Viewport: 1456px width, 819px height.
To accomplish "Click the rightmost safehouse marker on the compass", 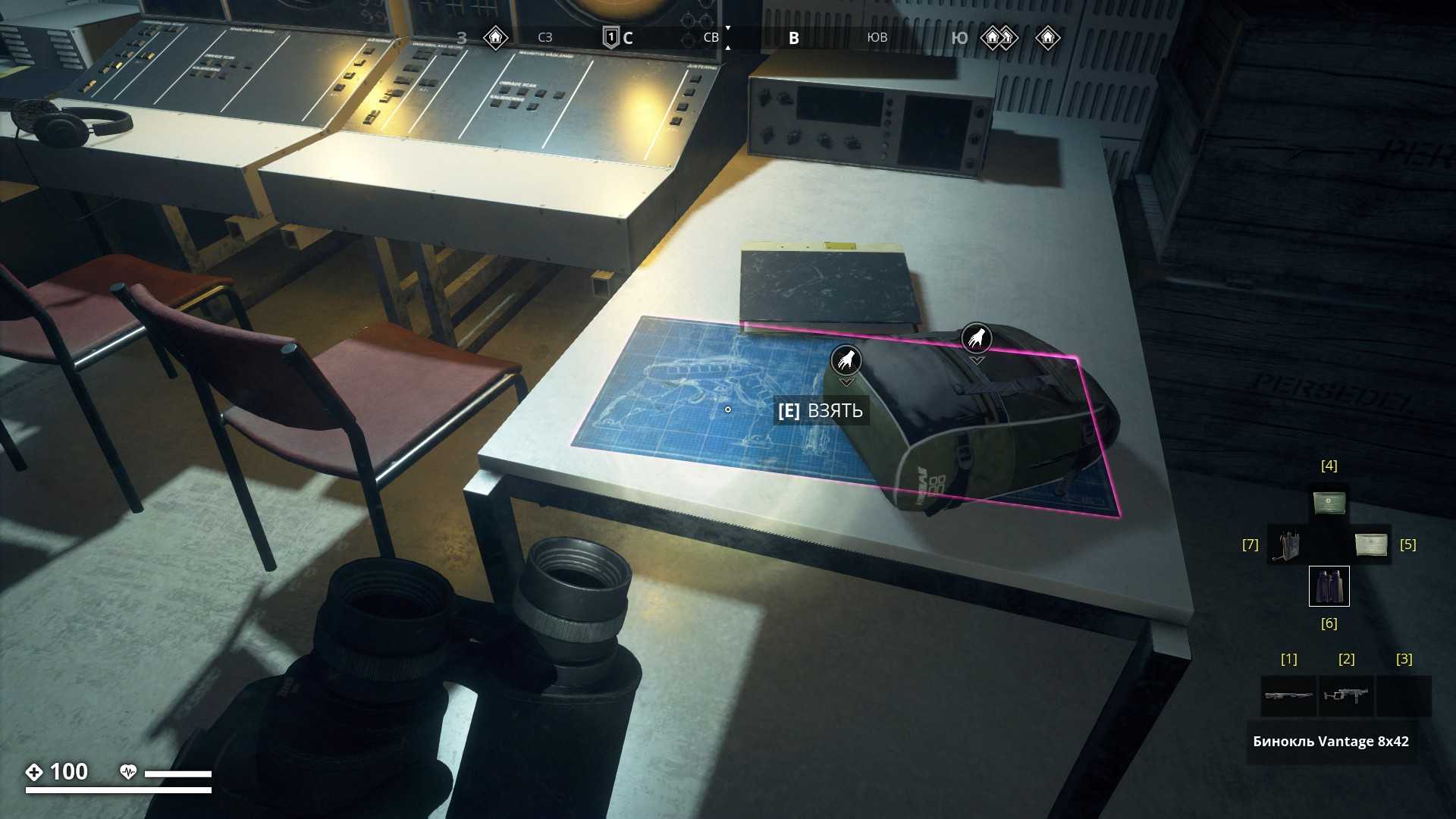I will [1047, 37].
